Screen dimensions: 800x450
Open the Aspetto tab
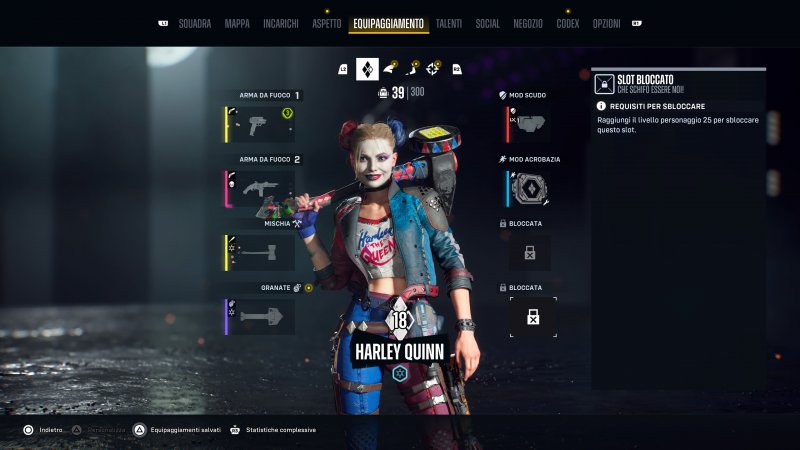(326, 23)
